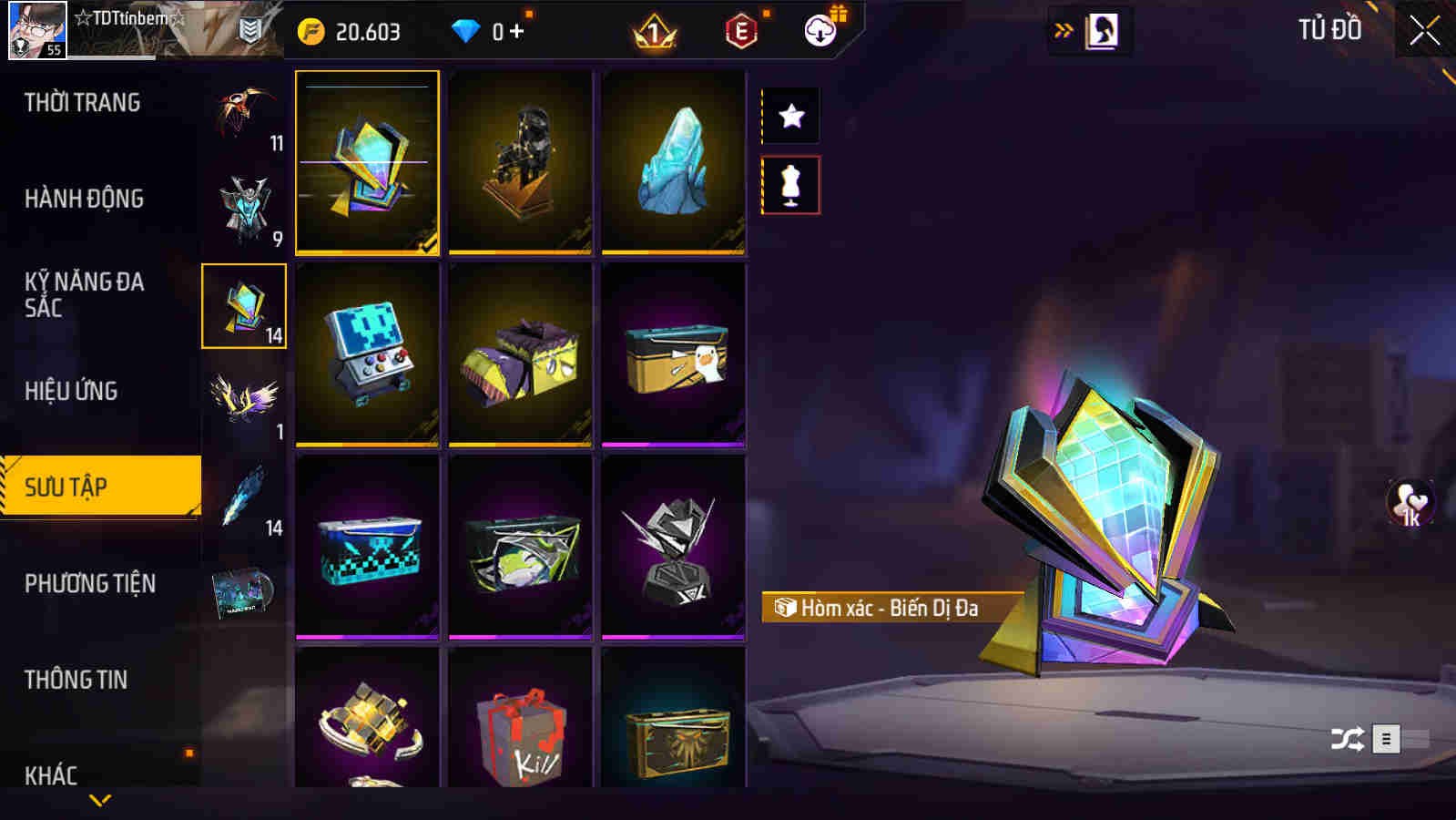Click the red E event badge

point(739,31)
